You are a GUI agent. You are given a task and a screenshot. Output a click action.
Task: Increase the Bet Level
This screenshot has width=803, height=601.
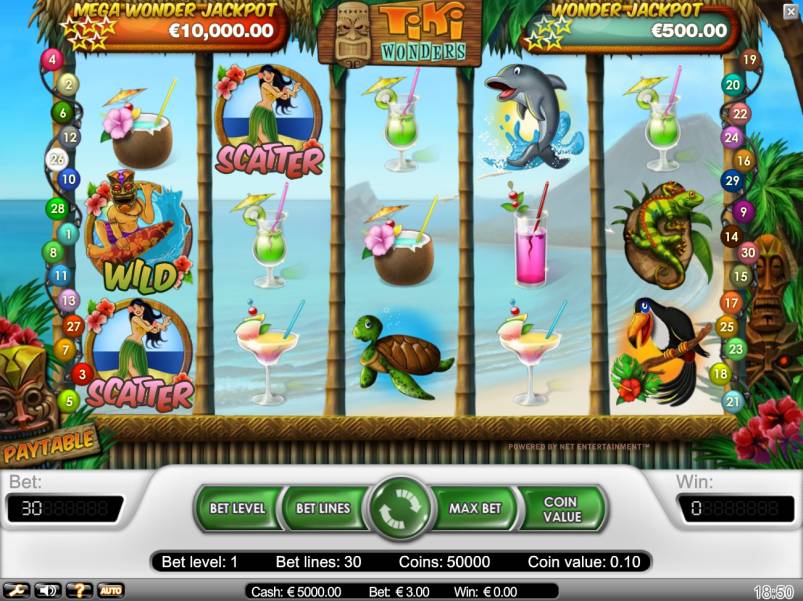click(237, 508)
